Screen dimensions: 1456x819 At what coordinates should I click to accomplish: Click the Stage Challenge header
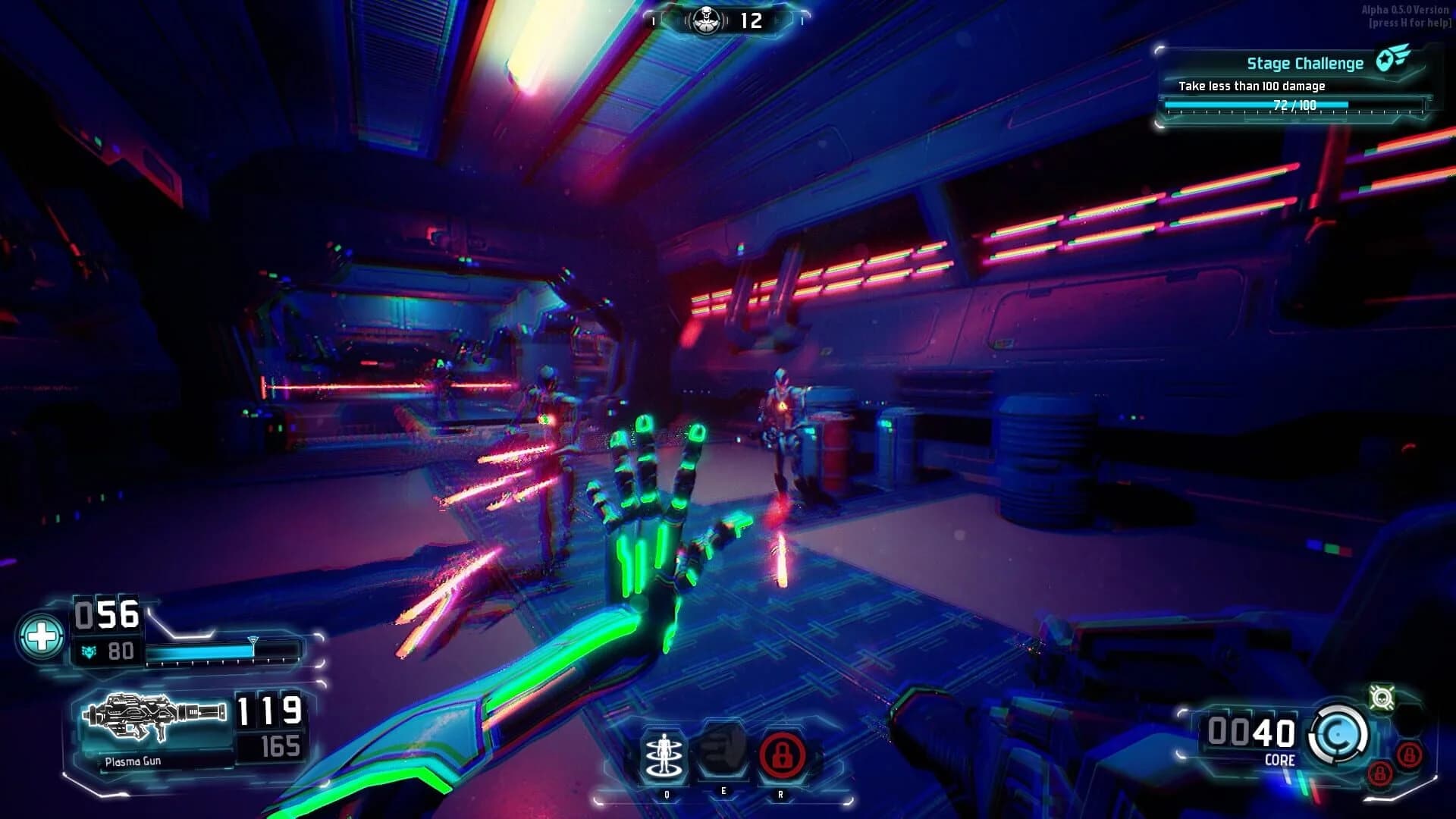(x=1304, y=63)
